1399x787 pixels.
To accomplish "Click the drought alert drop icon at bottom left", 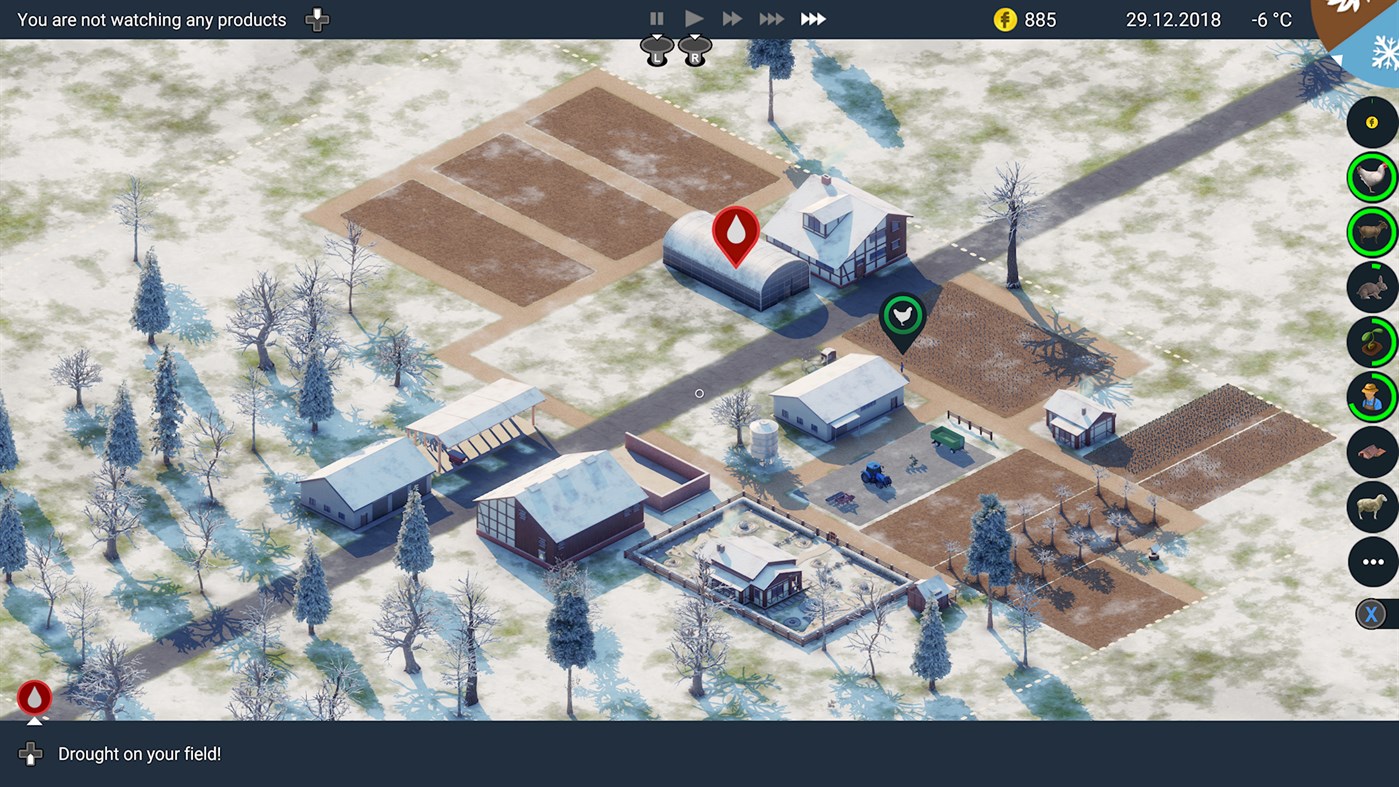I will (33, 697).
